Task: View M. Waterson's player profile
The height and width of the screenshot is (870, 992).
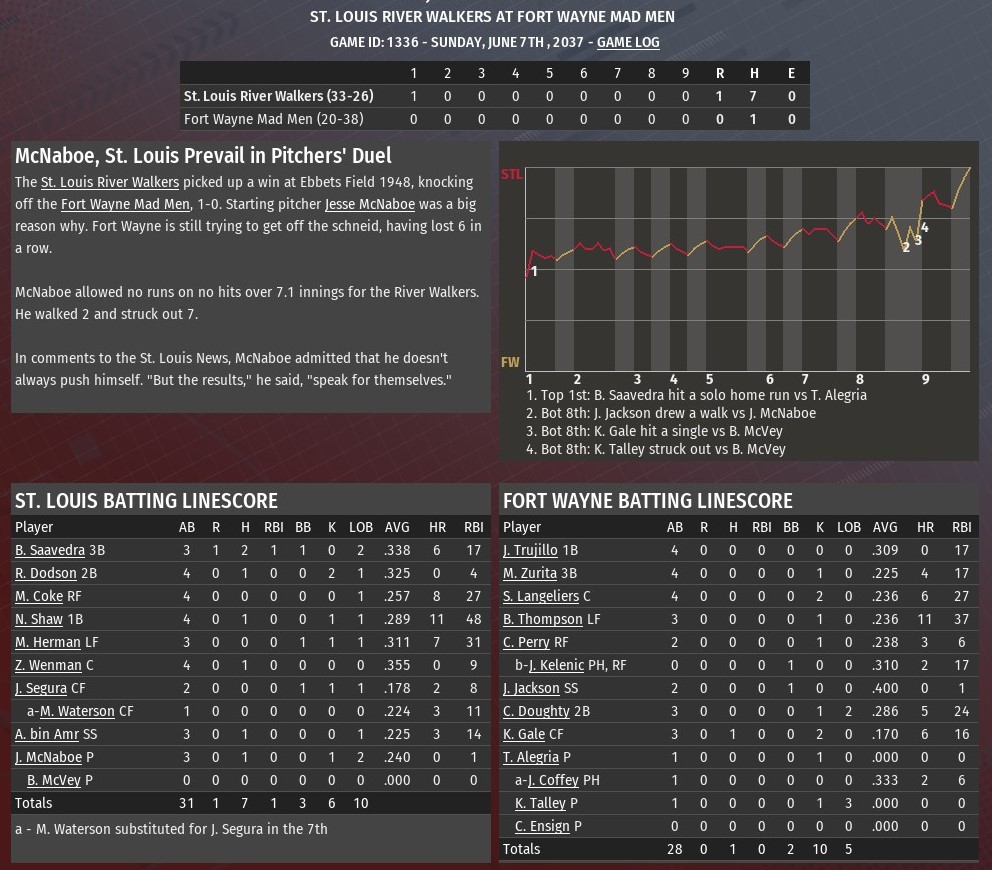Action: (77, 711)
